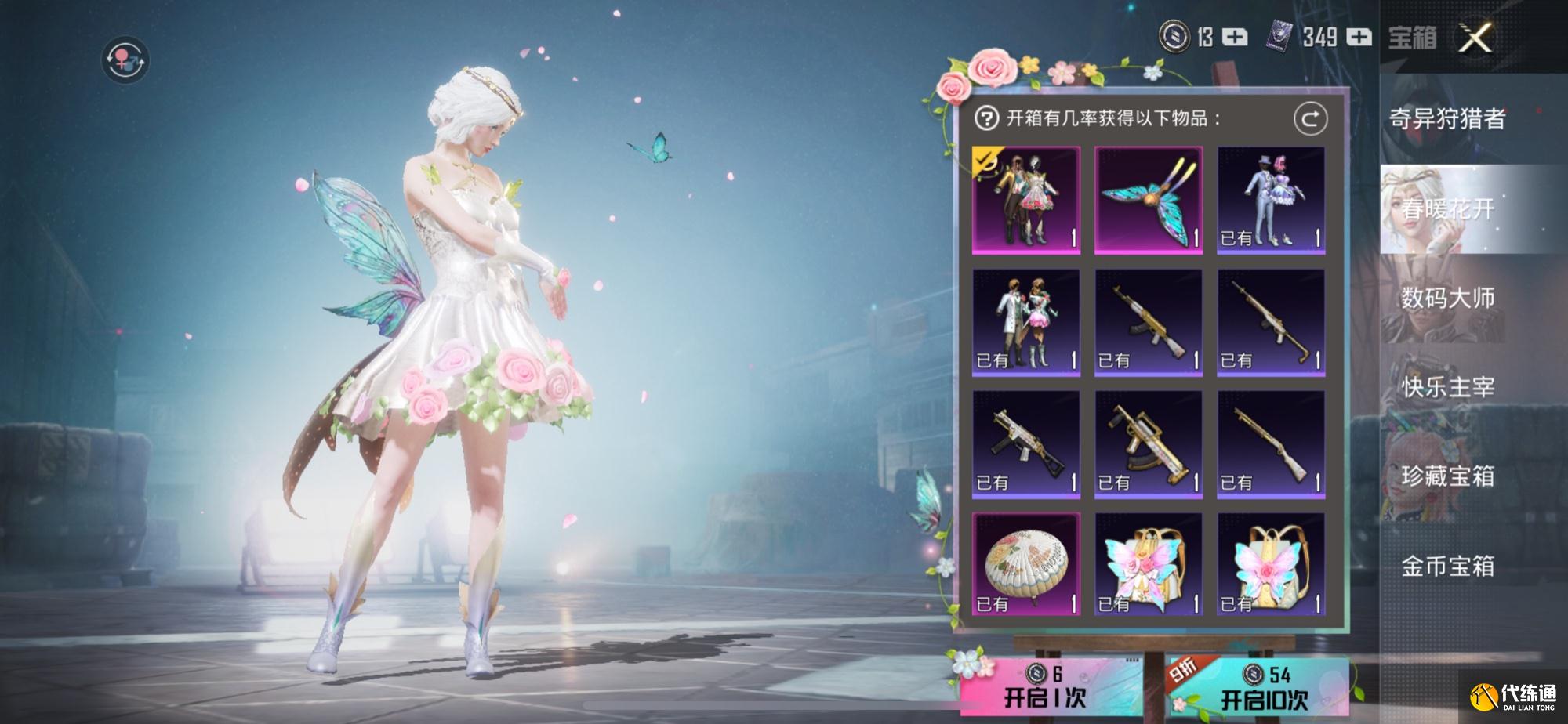View the white suit and pink dress set

coord(1026,323)
